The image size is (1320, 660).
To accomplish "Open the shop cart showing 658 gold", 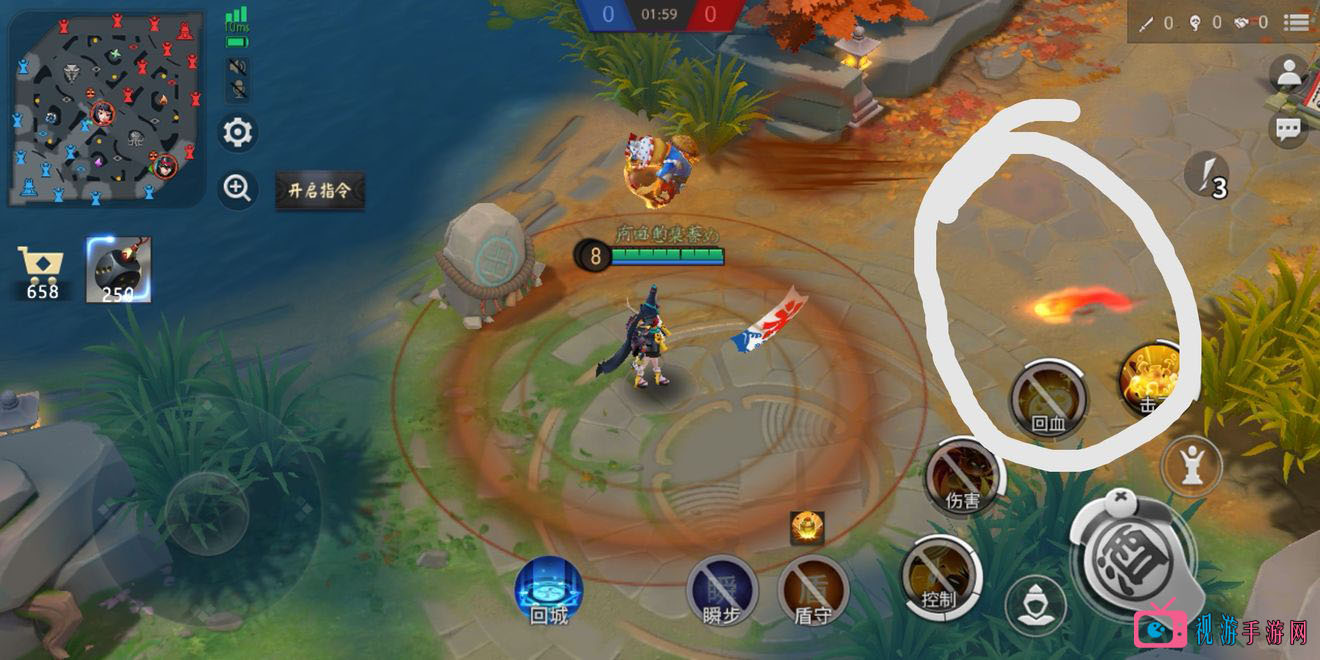I will click(42, 272).
